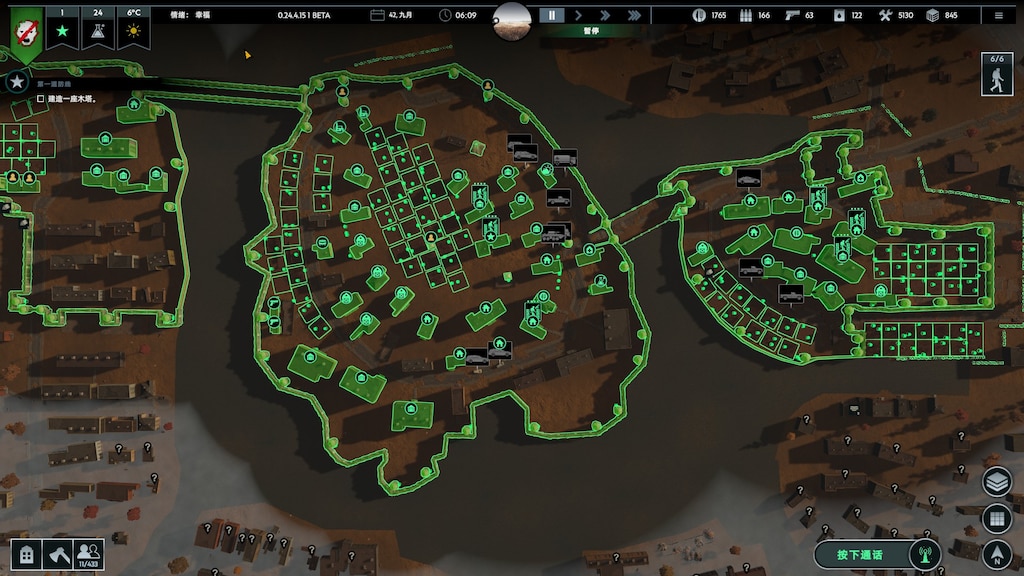
Task: Open the faction shield emblem
Action: tap(26, 28)
